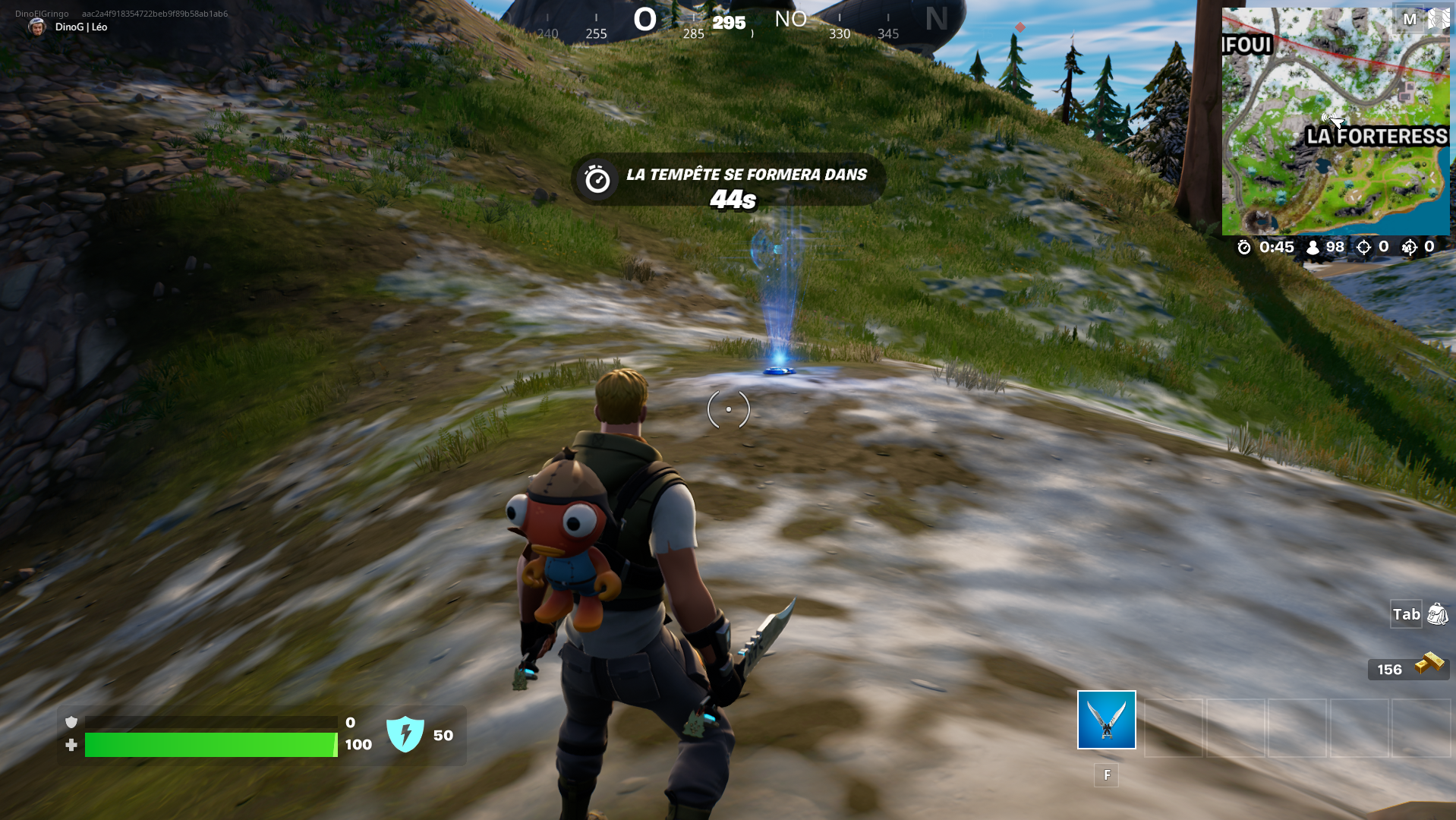Click the player count icon showing 98
Image resolution: width=1456 pixels, height=820 pixels.
coord(1312,247)
